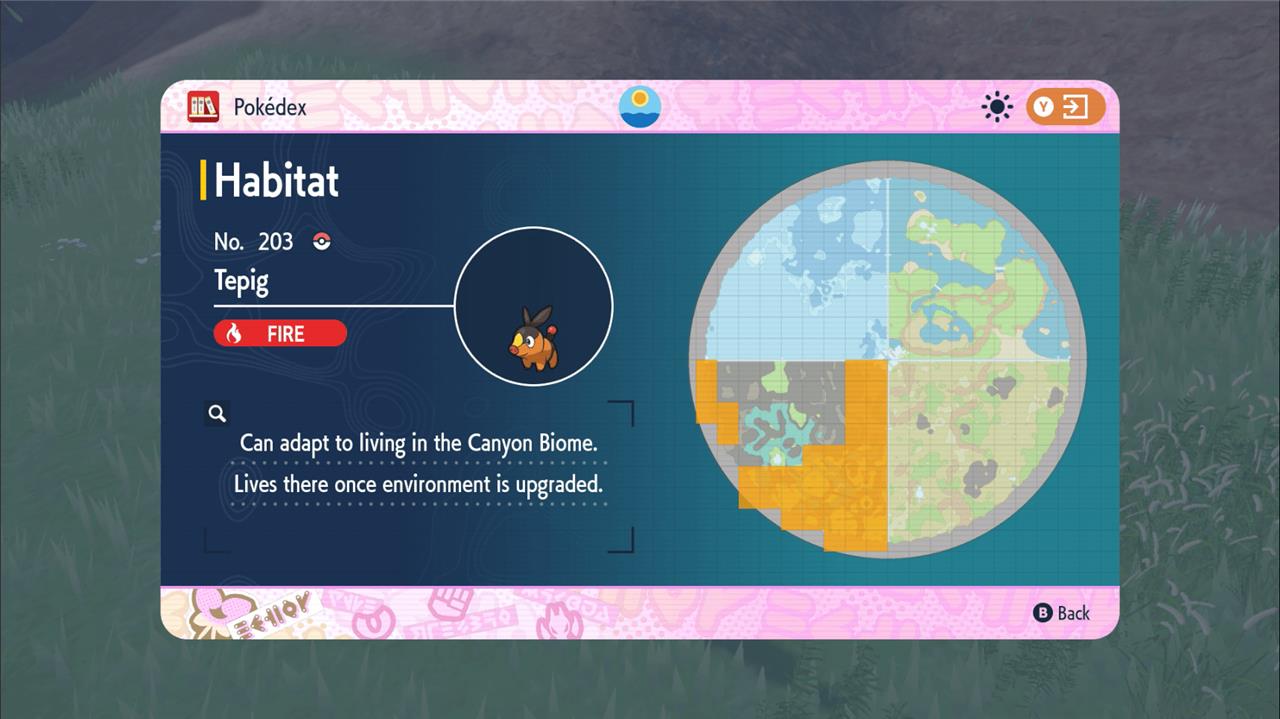Click the magnifying glass icon
This screenshot has height=719, width=1280.
pos(217,413)
